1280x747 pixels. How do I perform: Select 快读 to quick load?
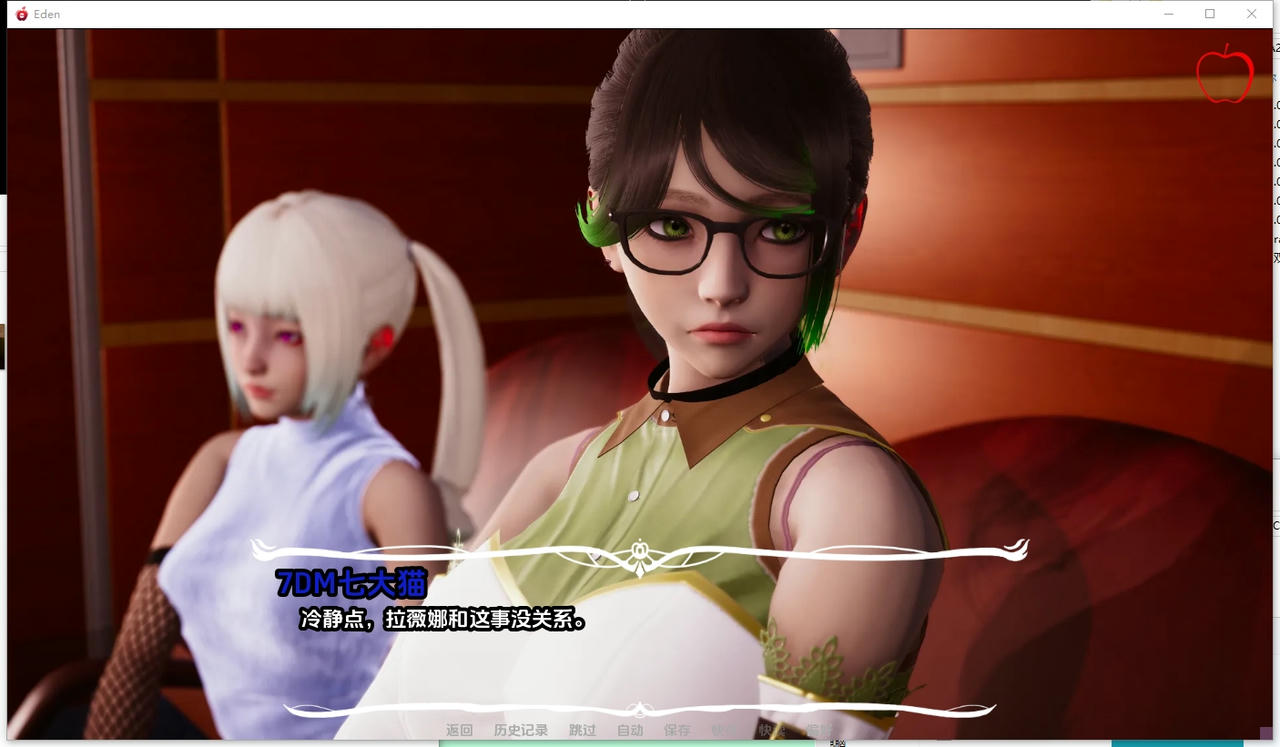[x=772, y=730]
